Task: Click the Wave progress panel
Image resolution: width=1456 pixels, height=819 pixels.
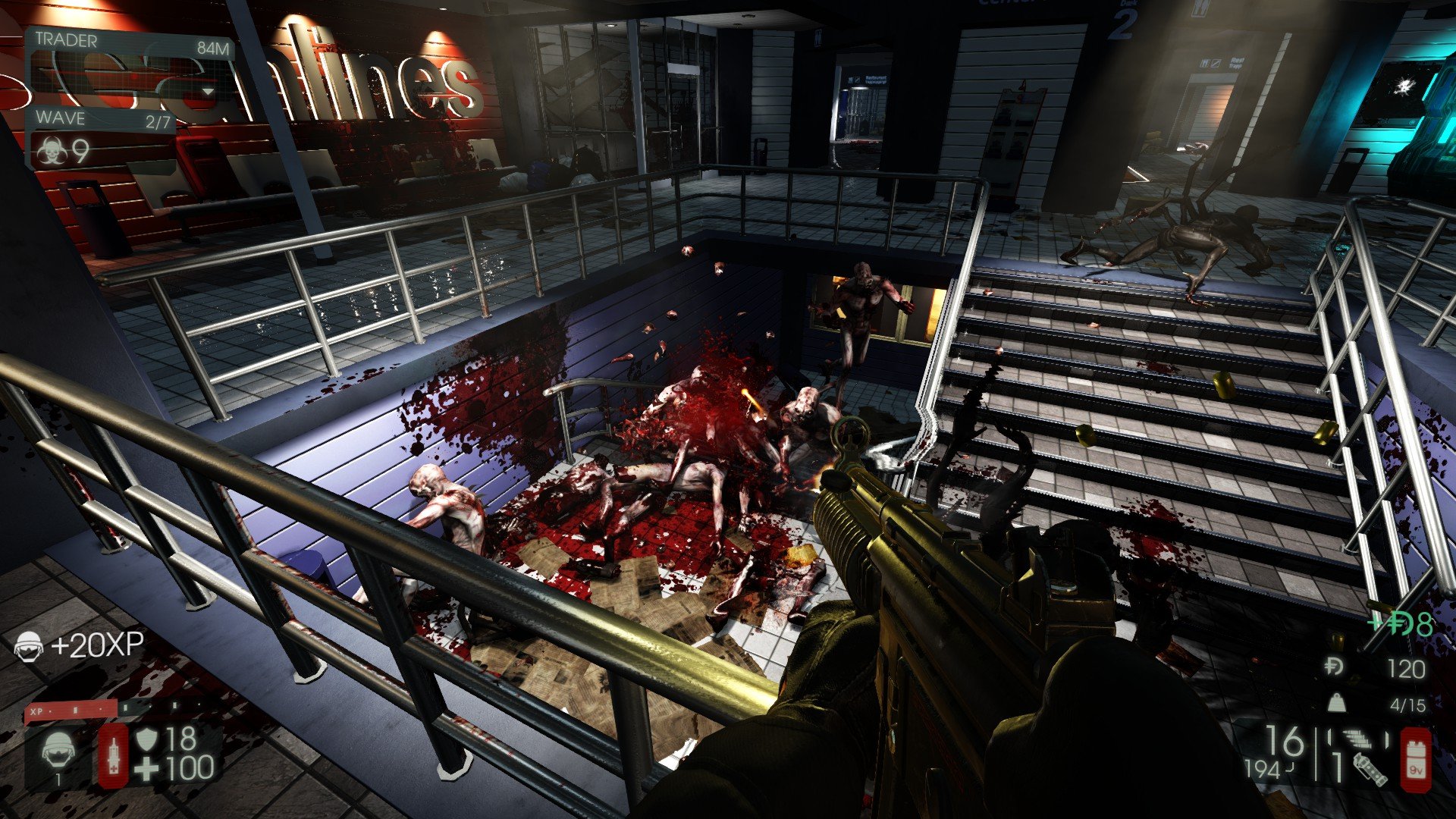Action: click(x=102, y=119)
